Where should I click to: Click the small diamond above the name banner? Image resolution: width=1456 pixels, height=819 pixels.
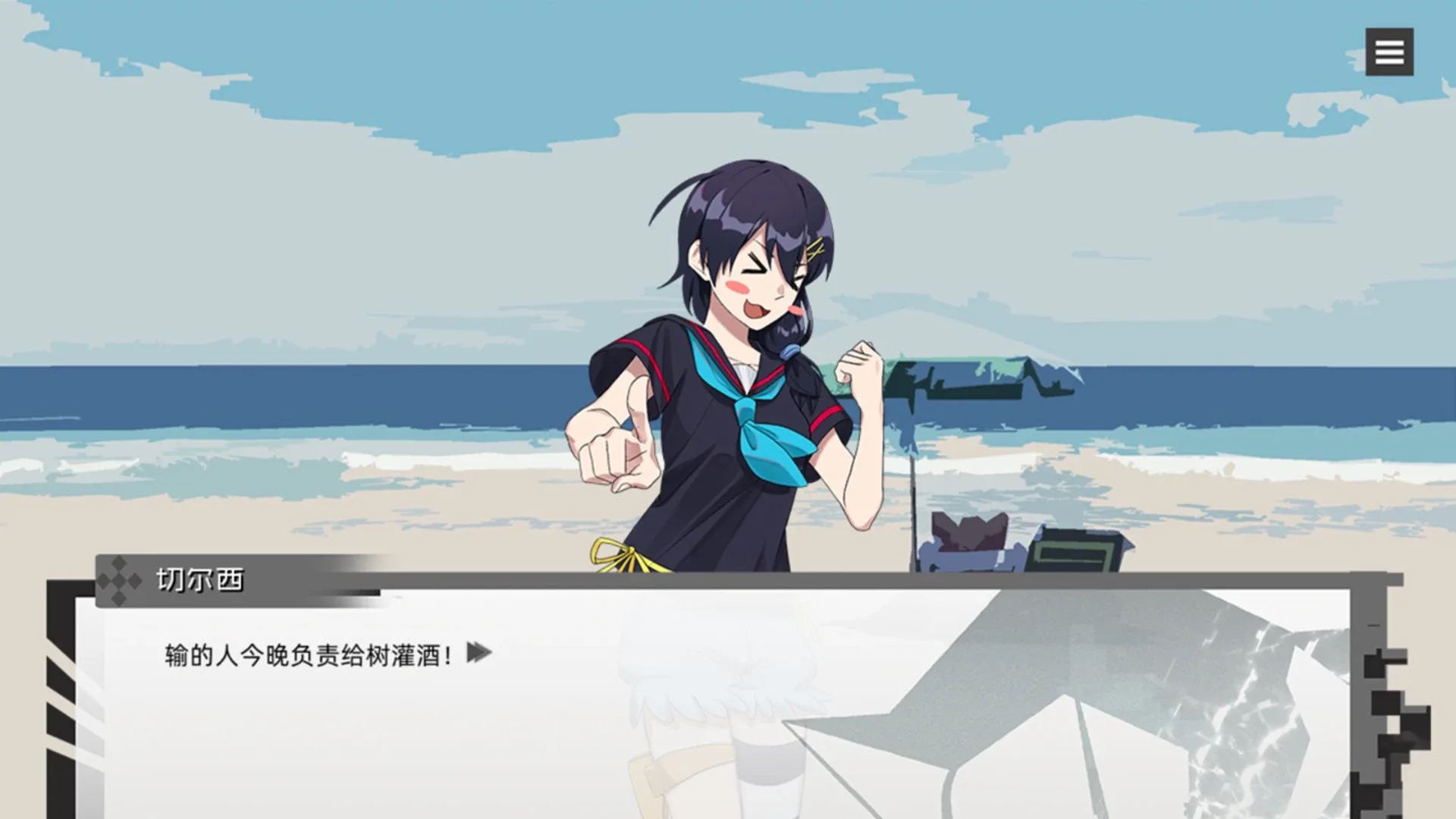point(118,561)
